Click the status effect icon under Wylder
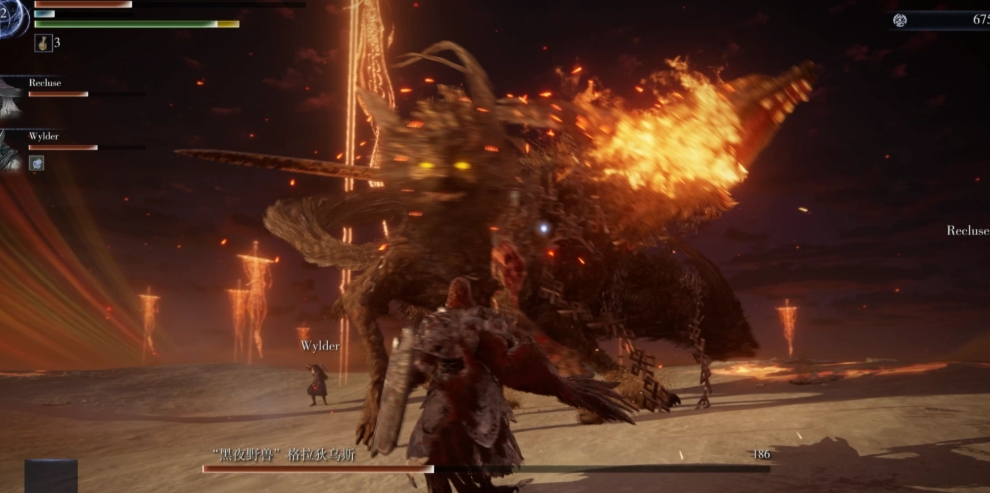The height and width of the screenshot is (493, 990). (x=36, y=163)
